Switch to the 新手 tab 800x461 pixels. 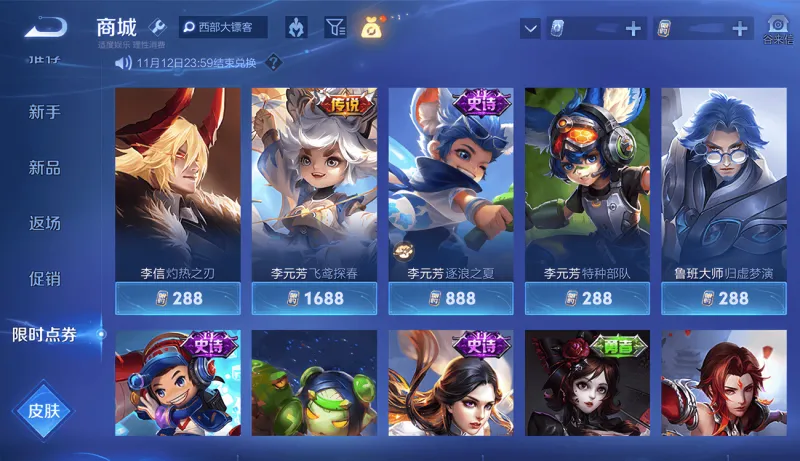click(45, 112)
